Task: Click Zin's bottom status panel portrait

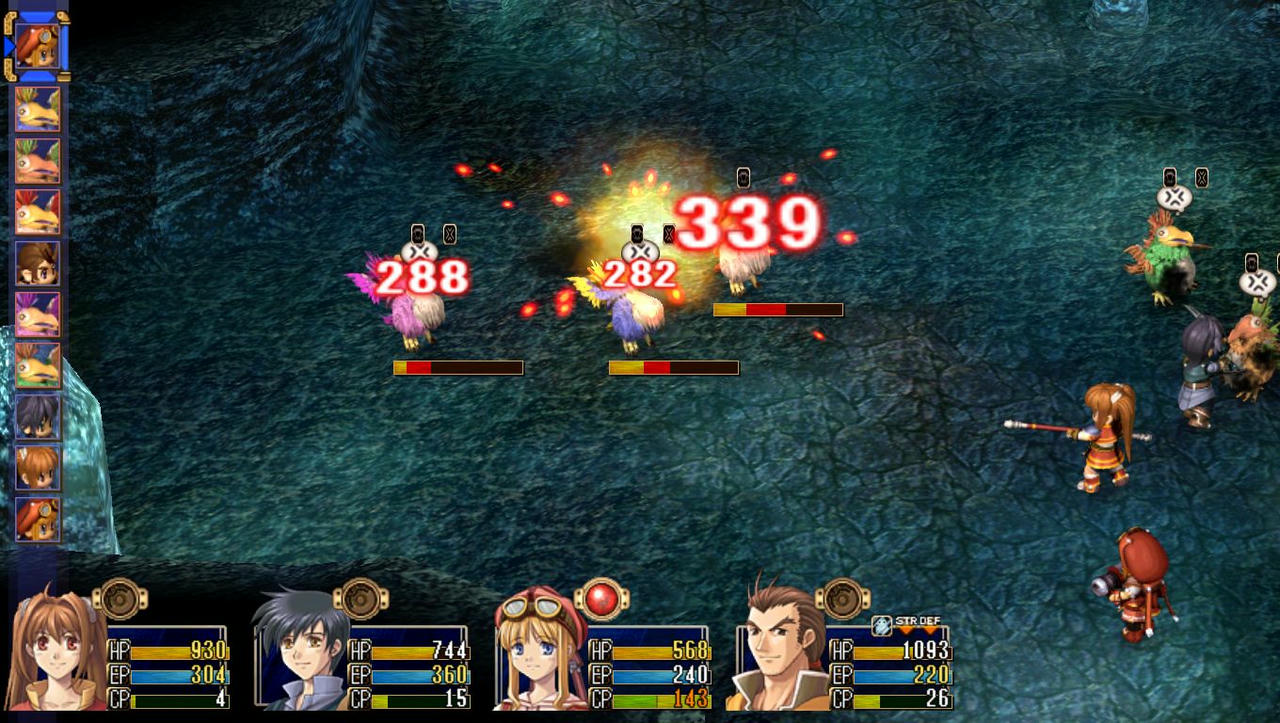Action: 775,652
